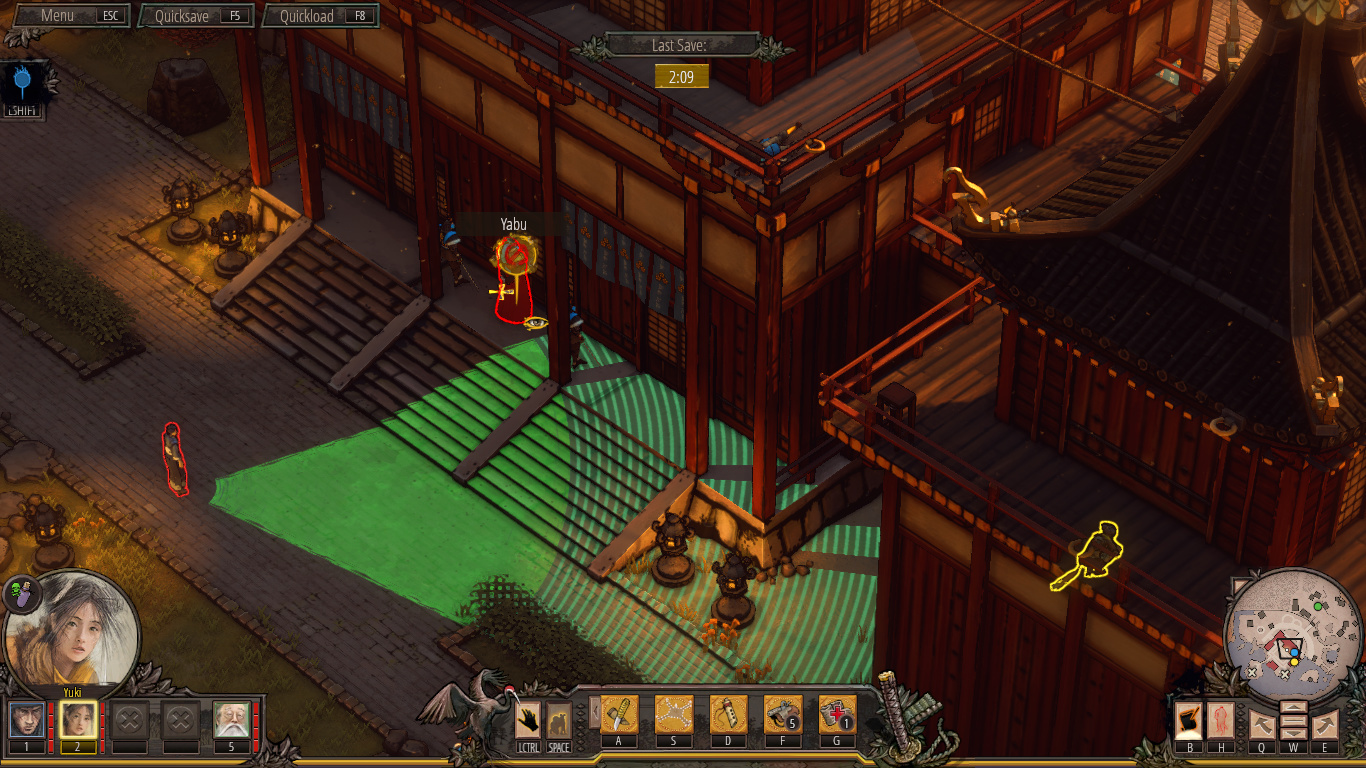Select the masked ninja in slot 1
Screen dimensions: 1366x768
27,720
